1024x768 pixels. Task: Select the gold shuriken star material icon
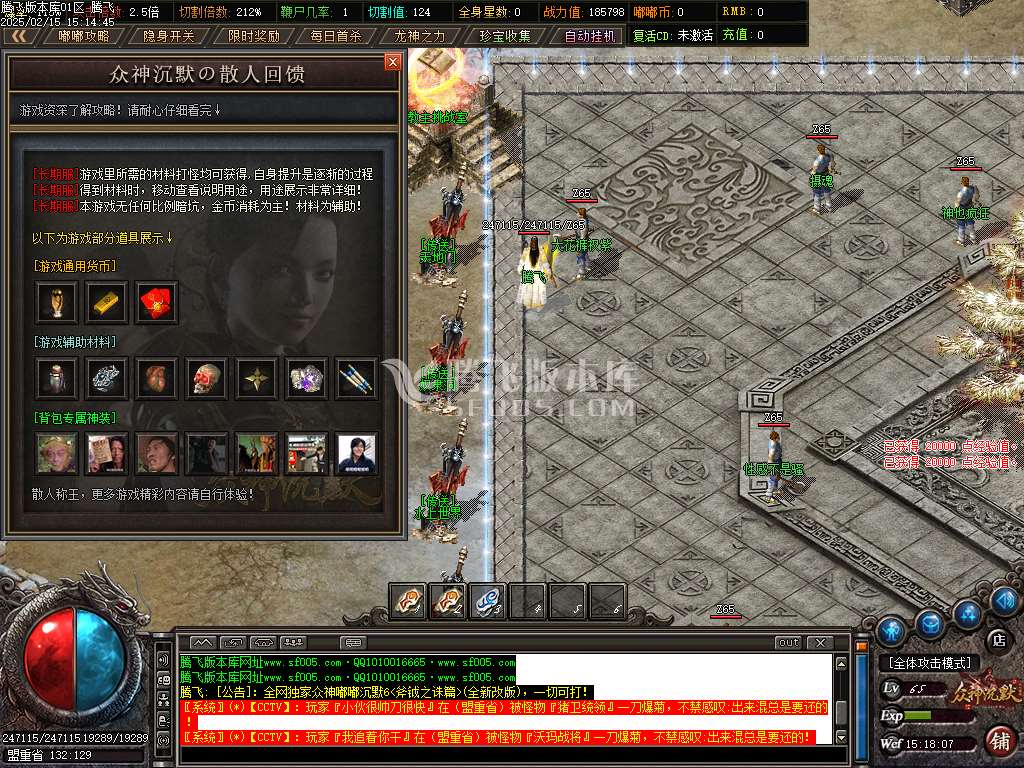pyautogui.click(x=257, y=377)
